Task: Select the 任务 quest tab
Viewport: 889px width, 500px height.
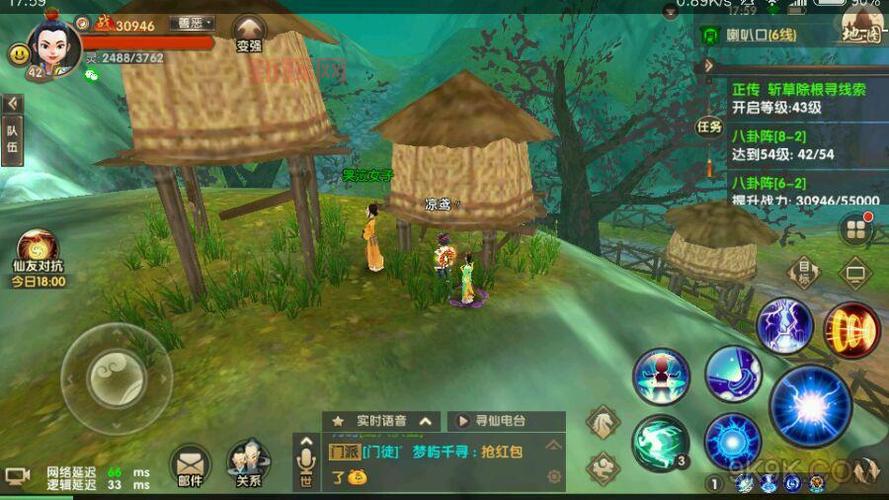Action: (709, 127)
